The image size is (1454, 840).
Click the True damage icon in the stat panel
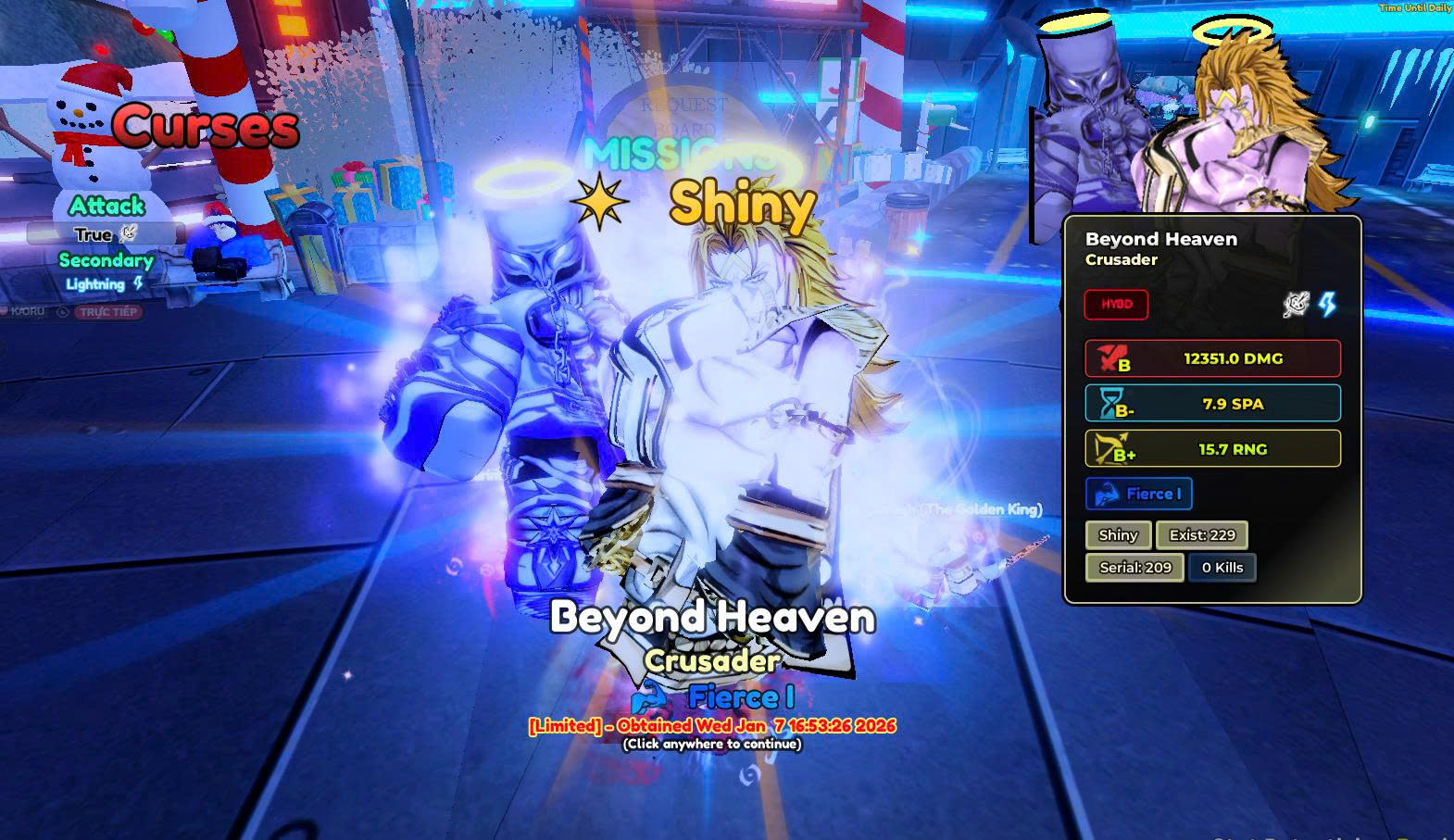tap(1295, 305)
